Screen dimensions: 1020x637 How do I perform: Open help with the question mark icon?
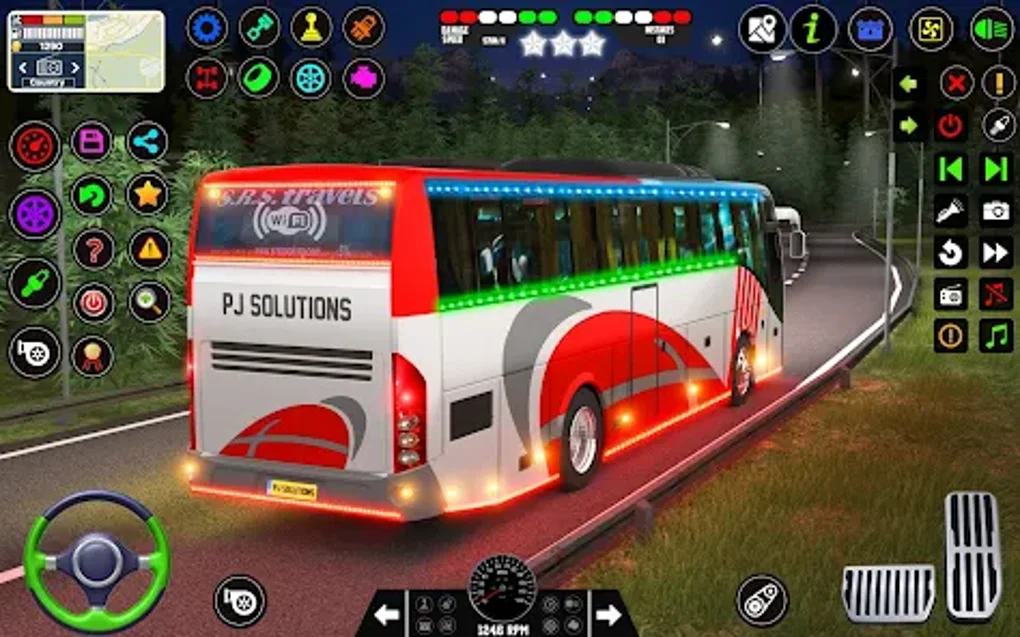point(92,249)
